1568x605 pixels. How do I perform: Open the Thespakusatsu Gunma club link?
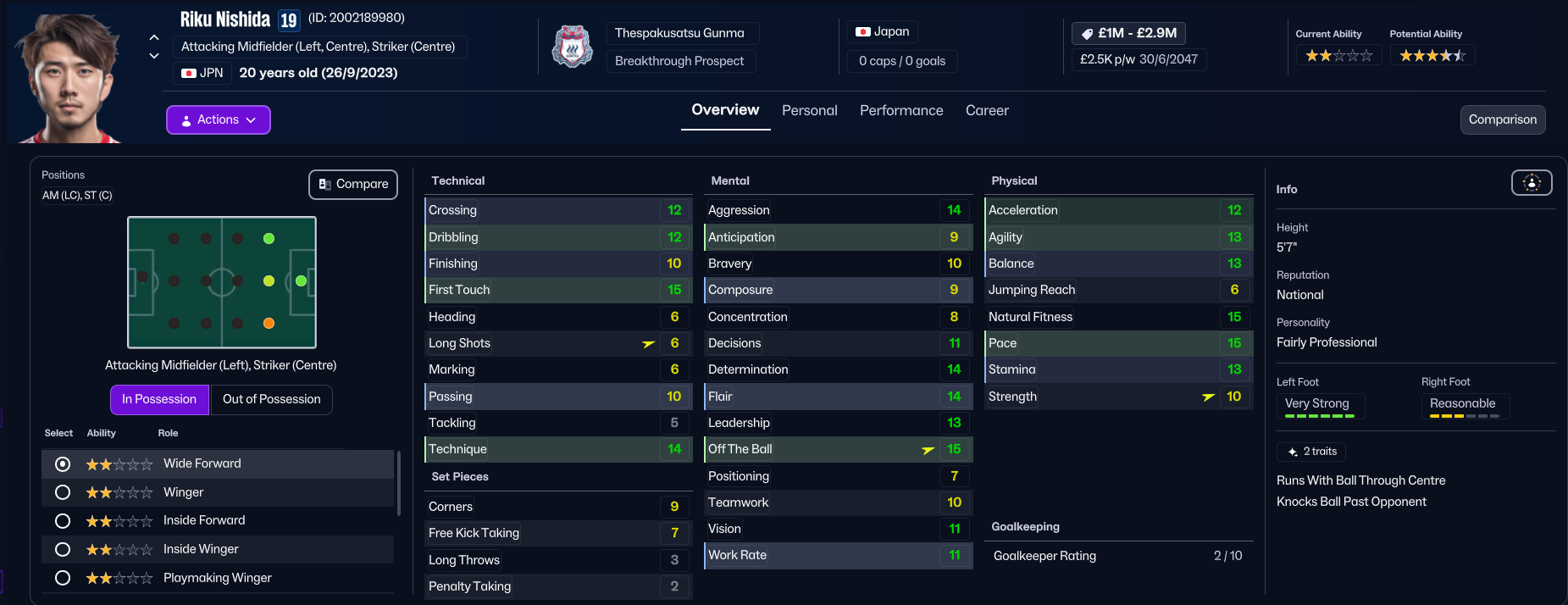[x=679, y=33]
